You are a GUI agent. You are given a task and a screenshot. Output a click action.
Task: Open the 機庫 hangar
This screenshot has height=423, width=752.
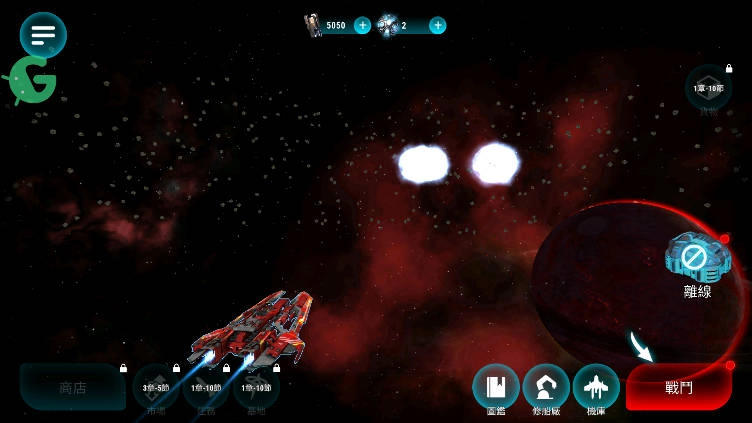point(596,387)
